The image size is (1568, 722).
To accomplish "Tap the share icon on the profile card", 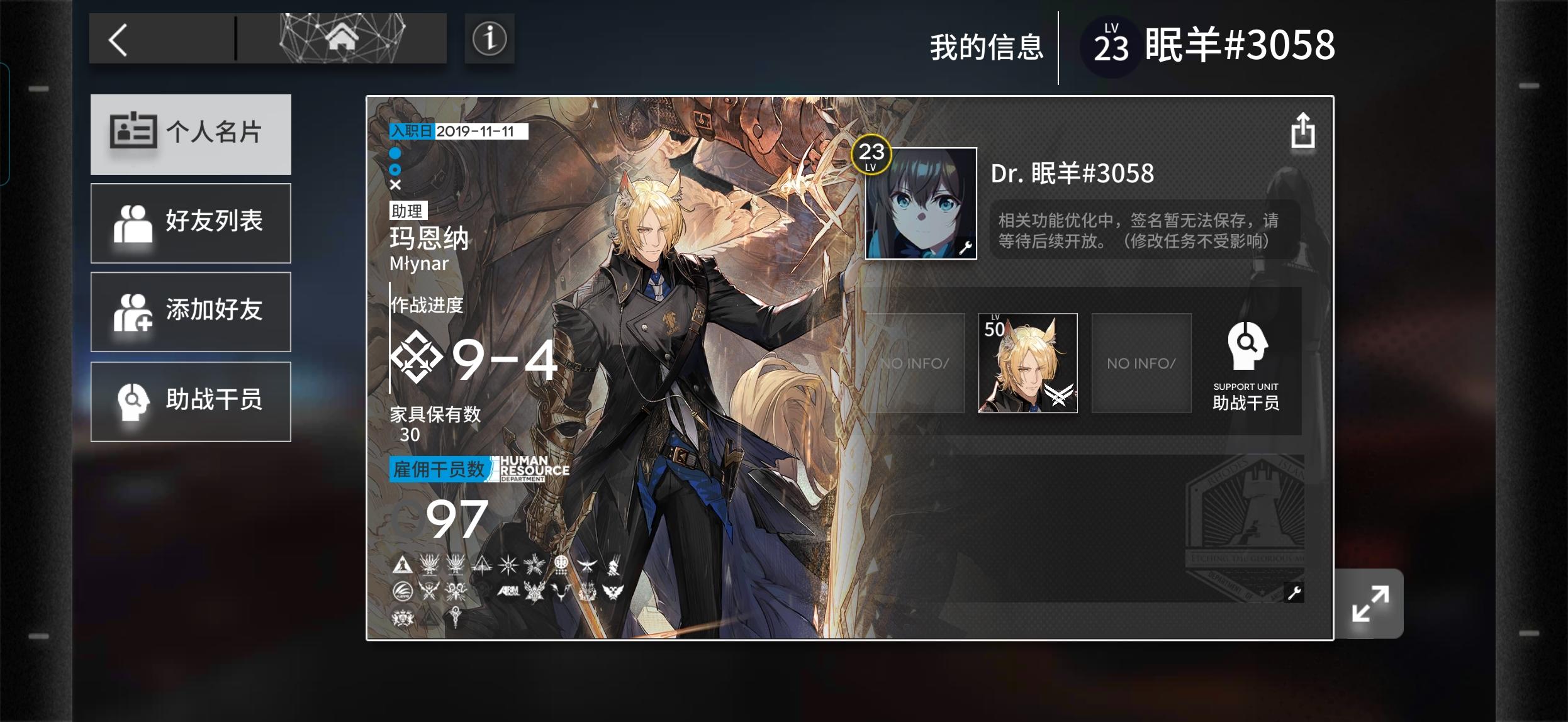I will pyautogui.click(x=1302, y=130).
